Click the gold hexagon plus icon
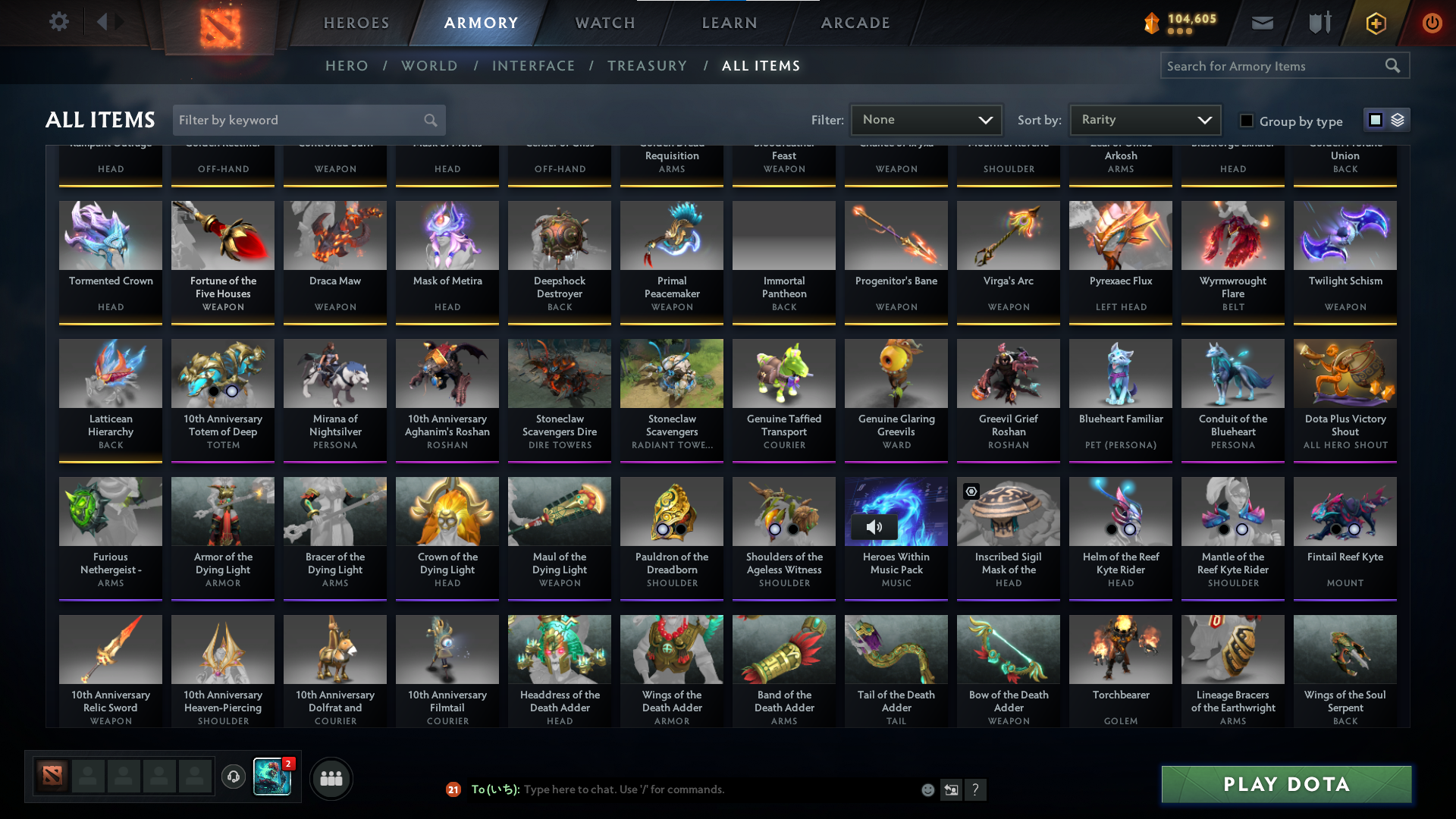Screen dimensions: 1456x819 pos(1376,23)
